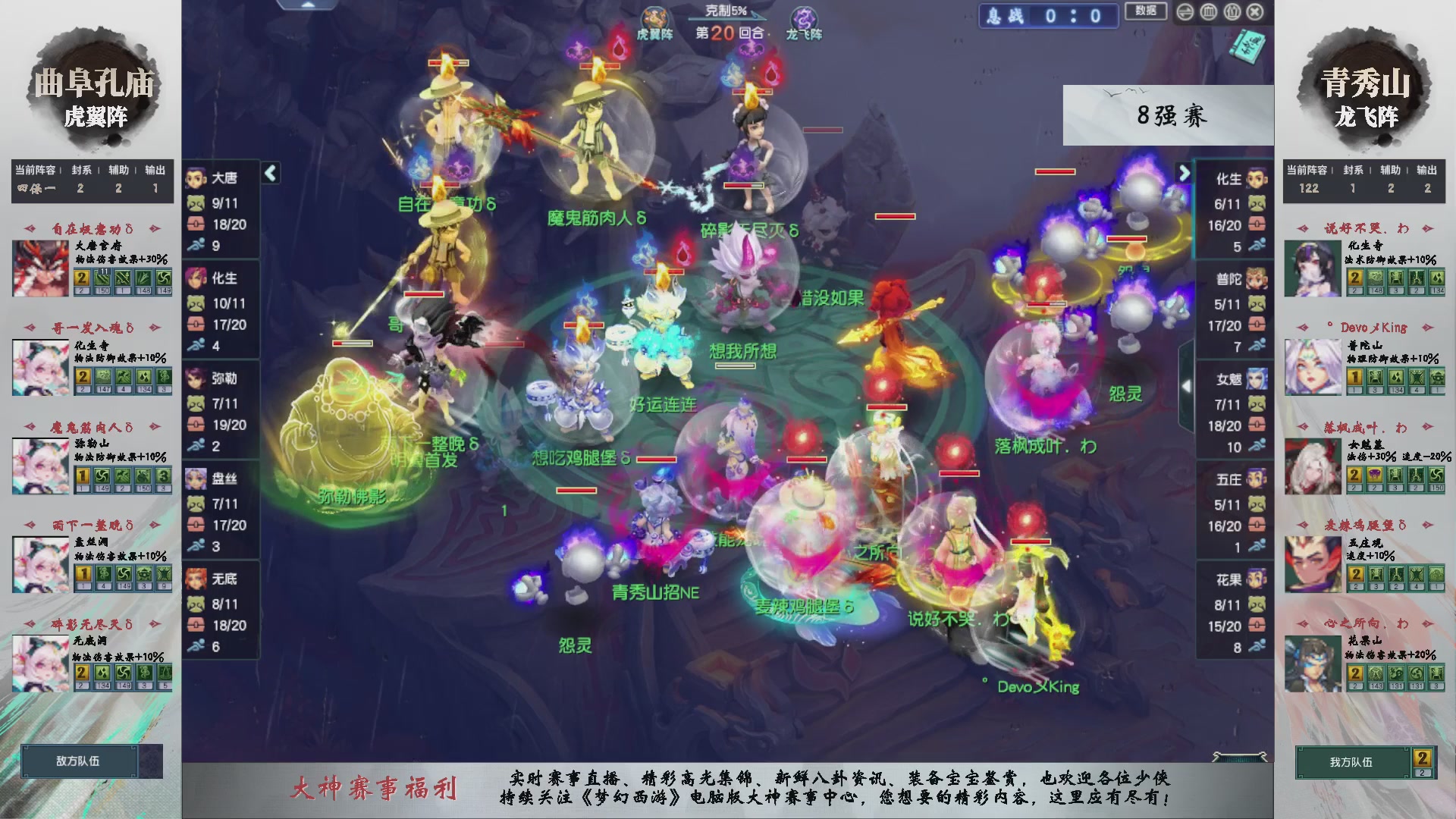1456x819 pixels.
Task: Click the building-shaped icon in top-right toolbar
Action: [1208, 12]
